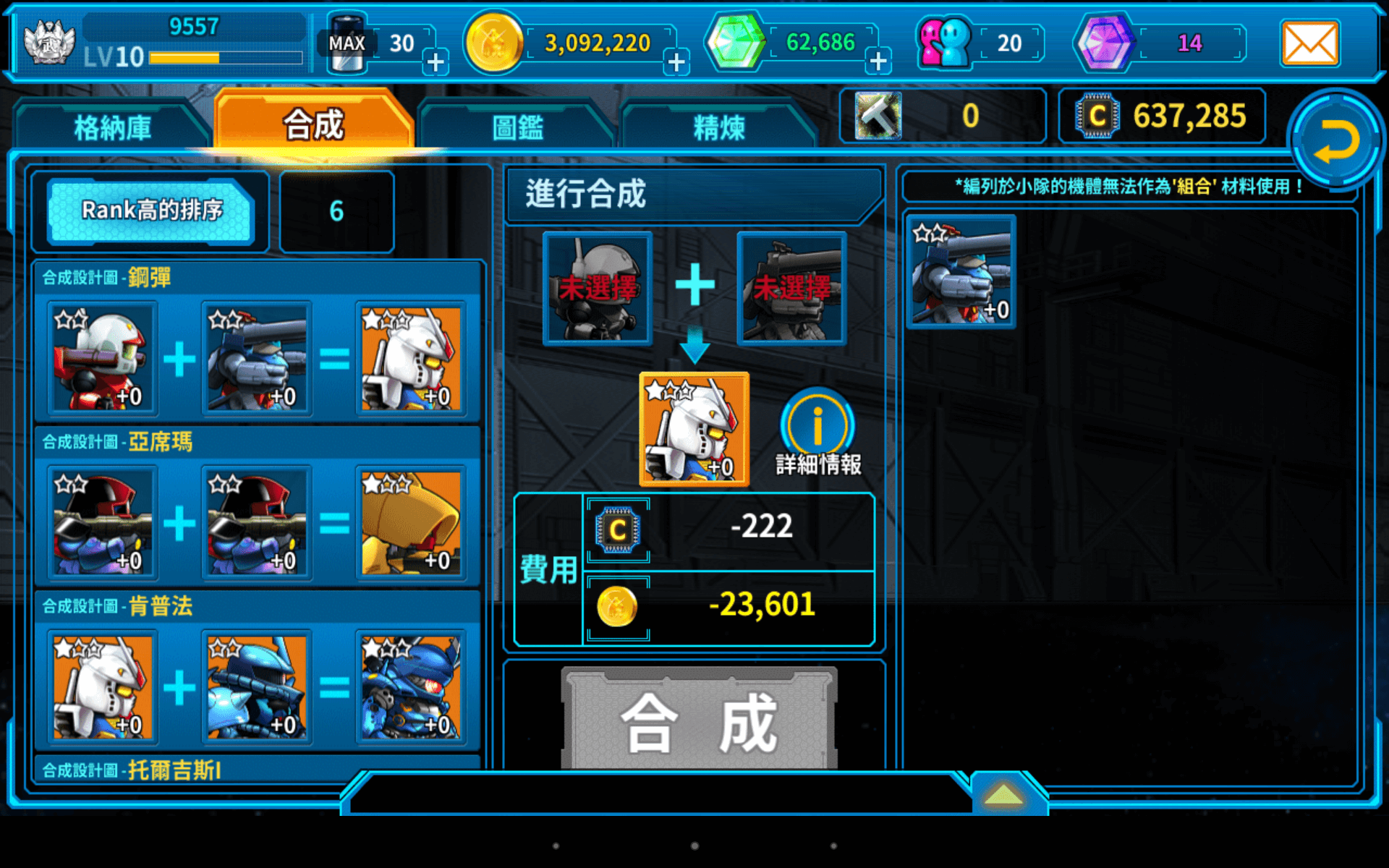The height and width of the screenshot is (868, 1389).
Task: Tap the green gem currency icon
Action: click(x=733, y=41)
